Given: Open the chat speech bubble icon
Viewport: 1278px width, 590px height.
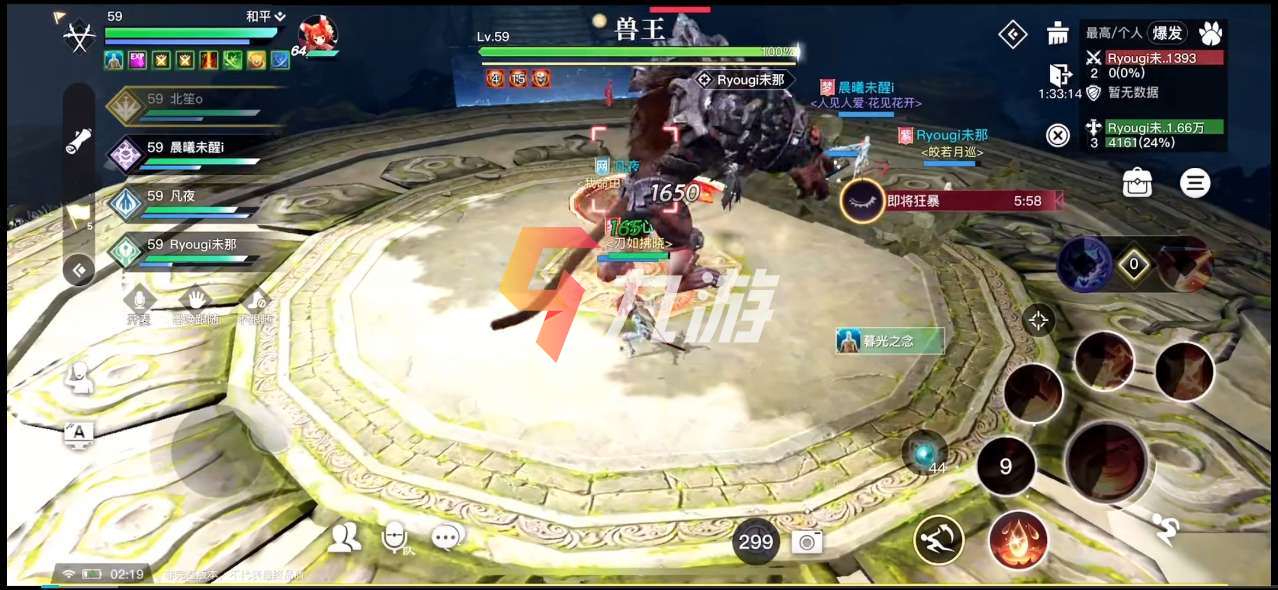Looking at the screenshot, I should (x=448, y=538).
